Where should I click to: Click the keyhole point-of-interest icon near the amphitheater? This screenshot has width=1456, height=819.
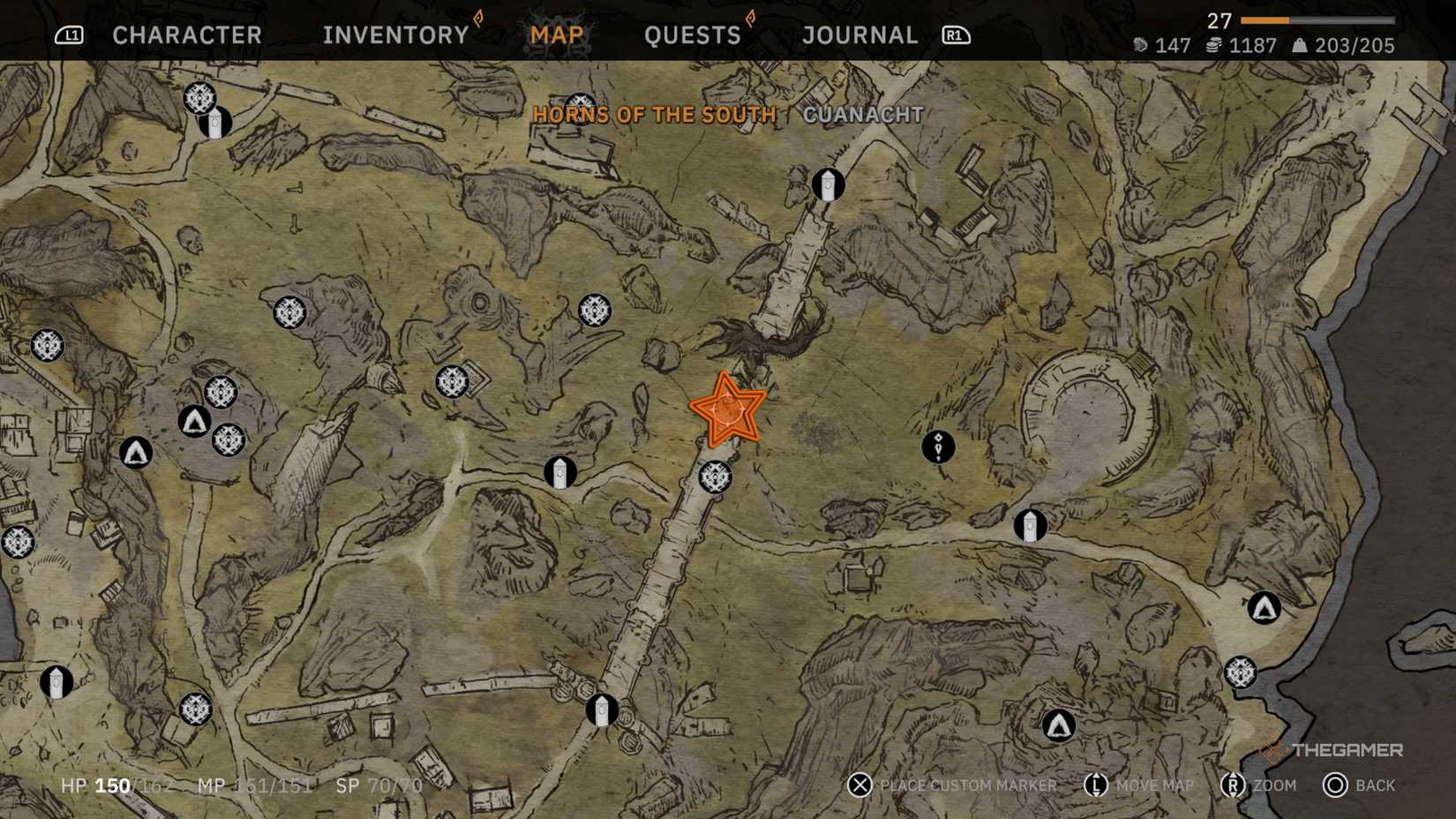[x=937, y=447]
